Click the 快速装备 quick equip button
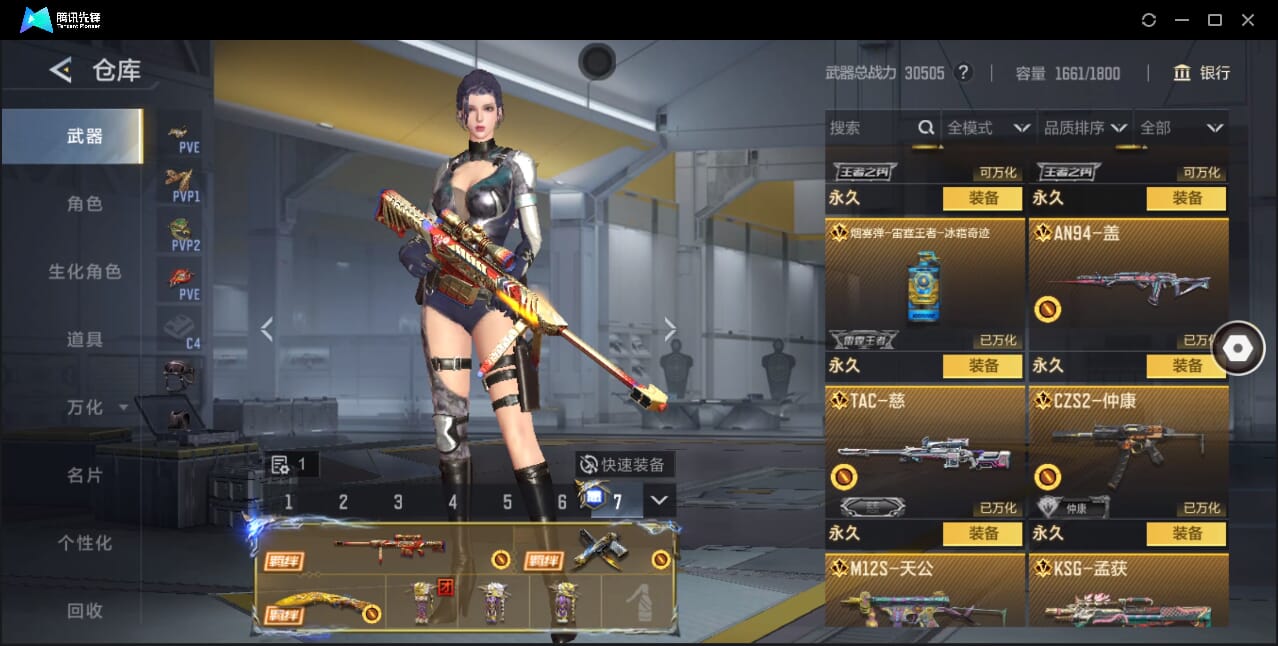The height and width of the screenshot is (646, 1278). coord(625,465)
